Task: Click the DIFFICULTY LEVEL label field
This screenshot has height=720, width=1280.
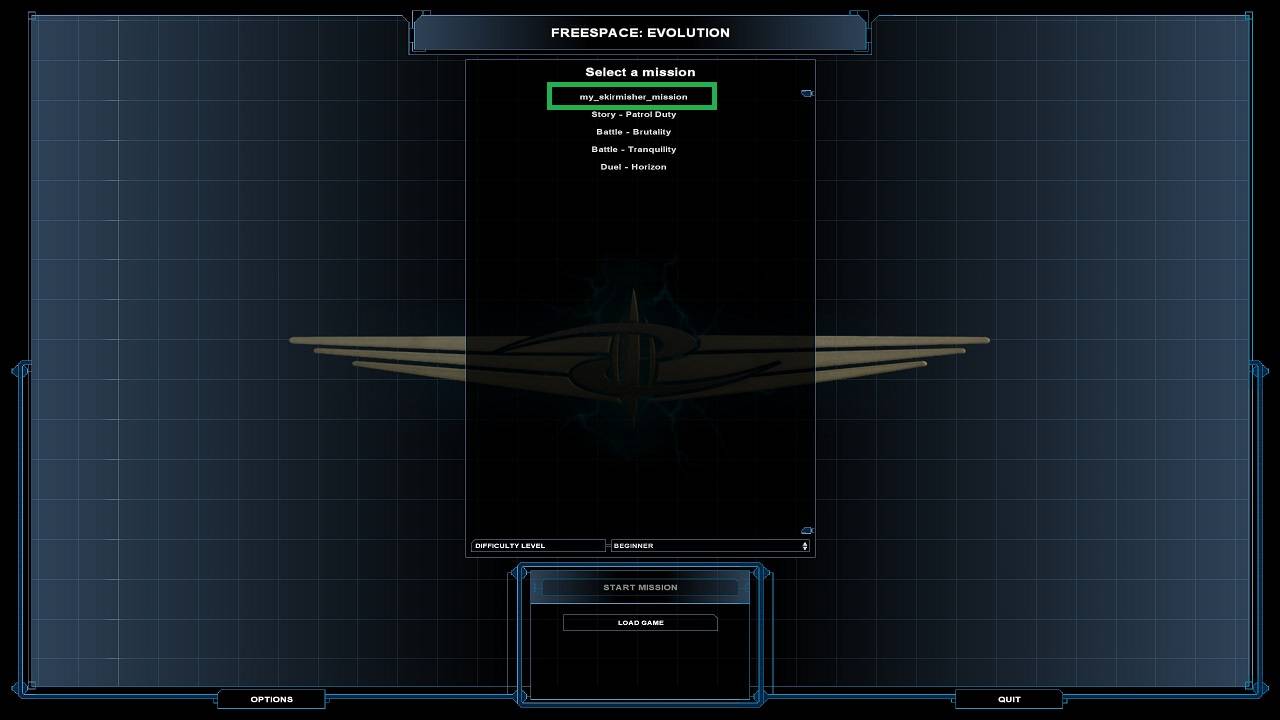Action: 537,545
